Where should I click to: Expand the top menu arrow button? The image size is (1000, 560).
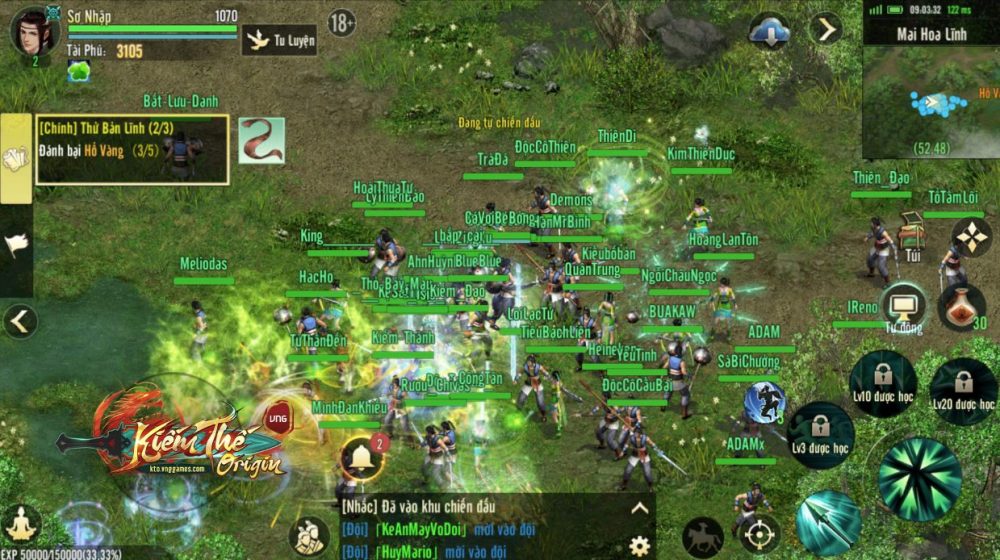pos(826,29)
